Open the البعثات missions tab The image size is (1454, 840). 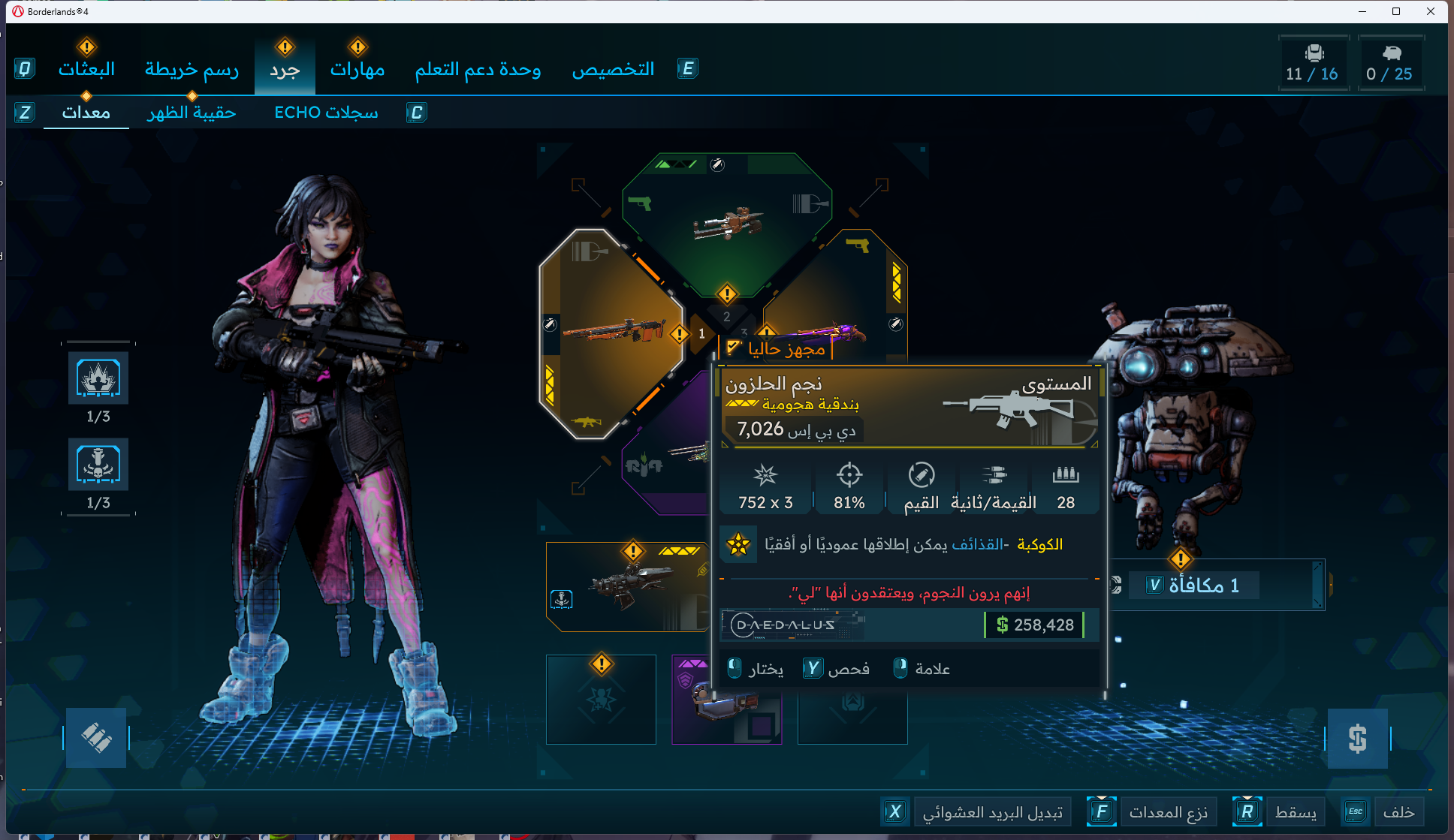click(x=86, y=70)
